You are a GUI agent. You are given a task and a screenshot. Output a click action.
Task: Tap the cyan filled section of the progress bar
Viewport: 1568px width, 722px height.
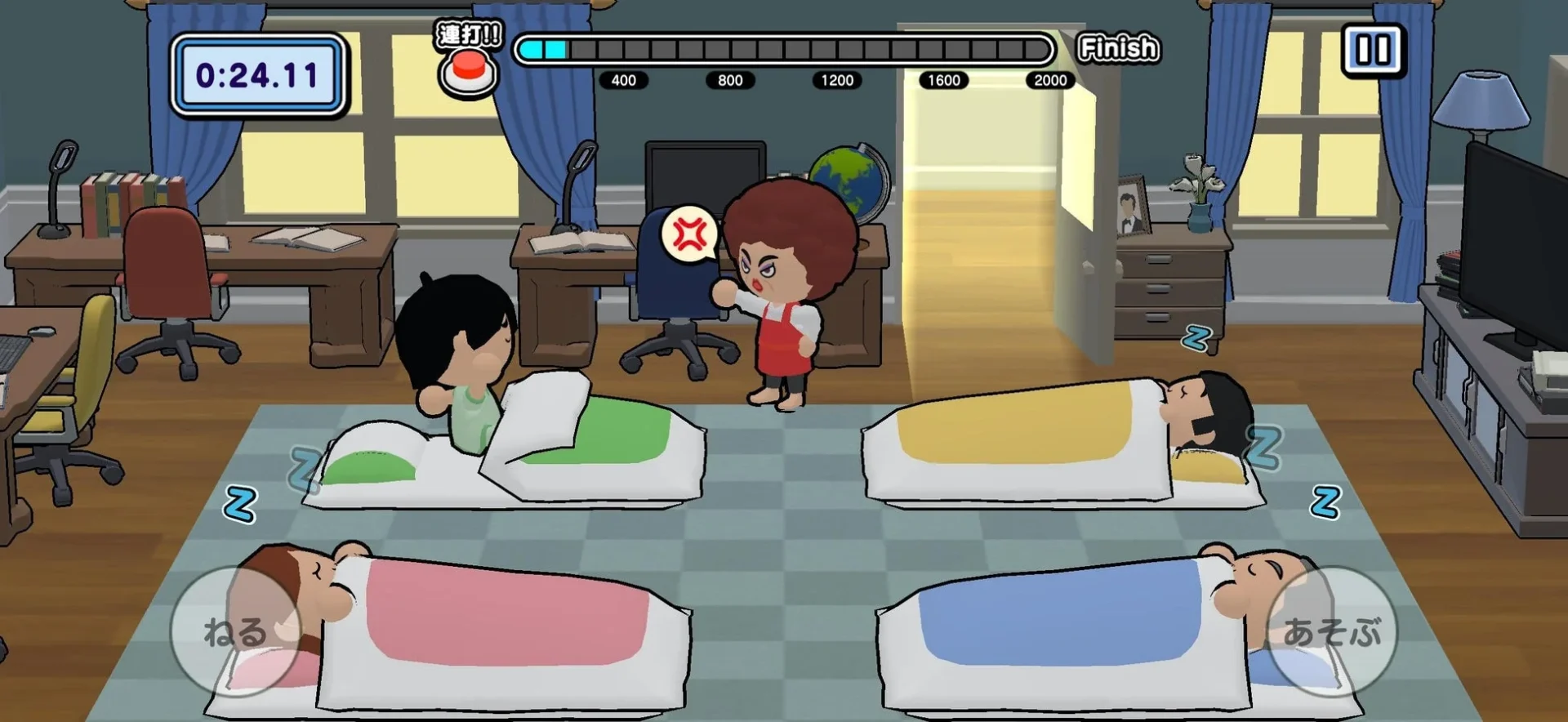[543, 49]
